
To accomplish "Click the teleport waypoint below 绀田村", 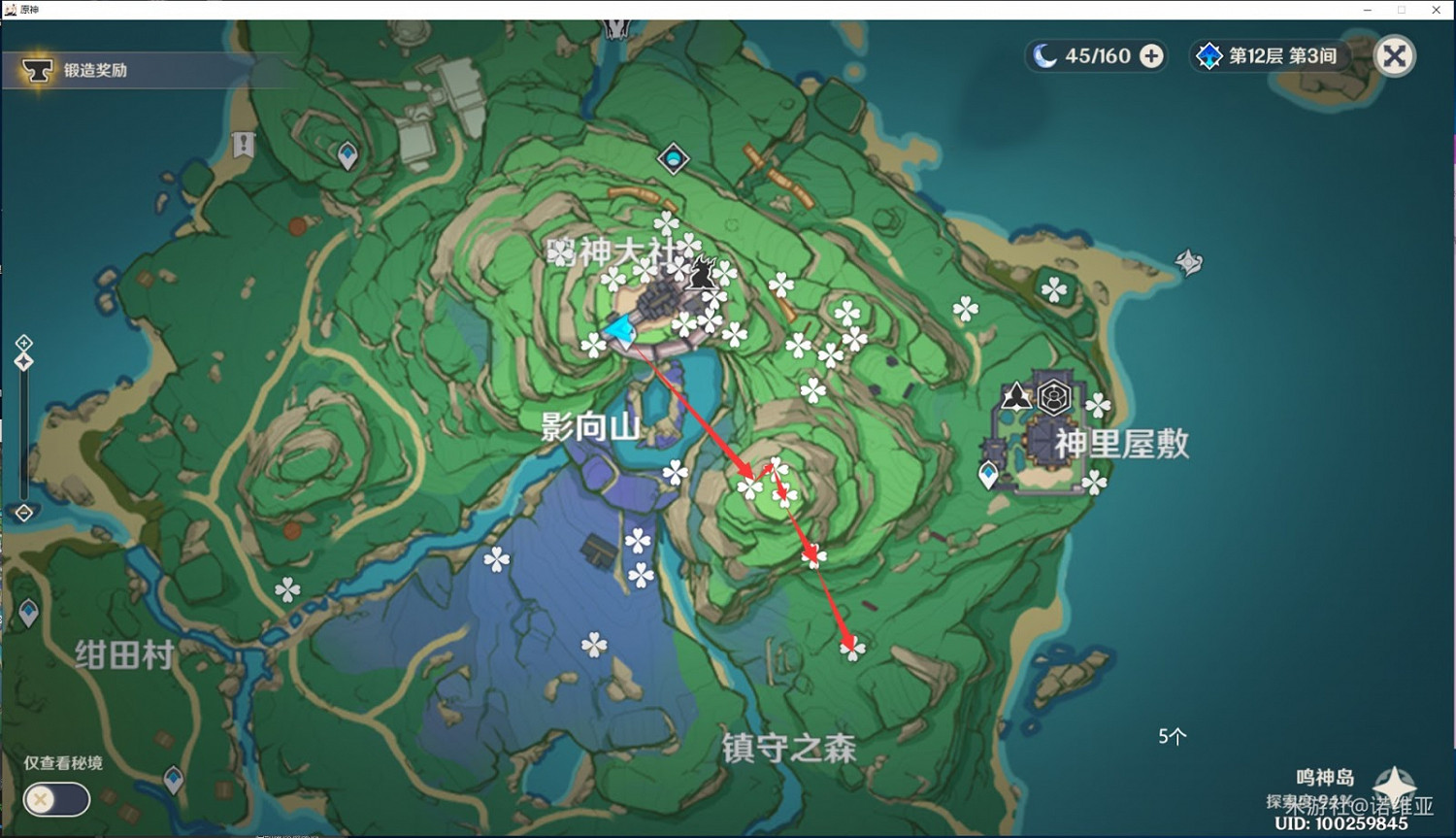I will click(x=173, y=777).
